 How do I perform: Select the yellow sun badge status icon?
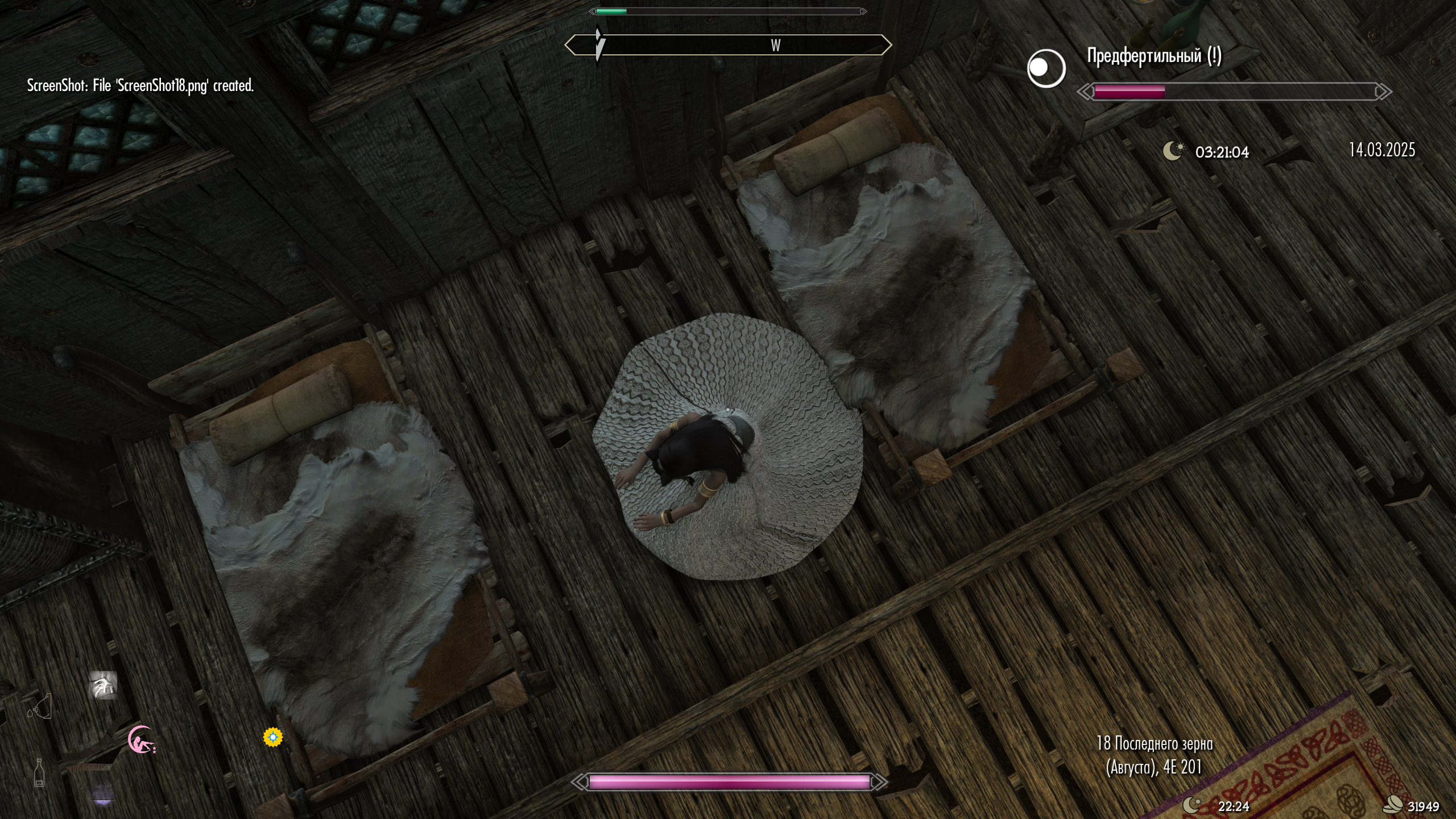point(273,737)
